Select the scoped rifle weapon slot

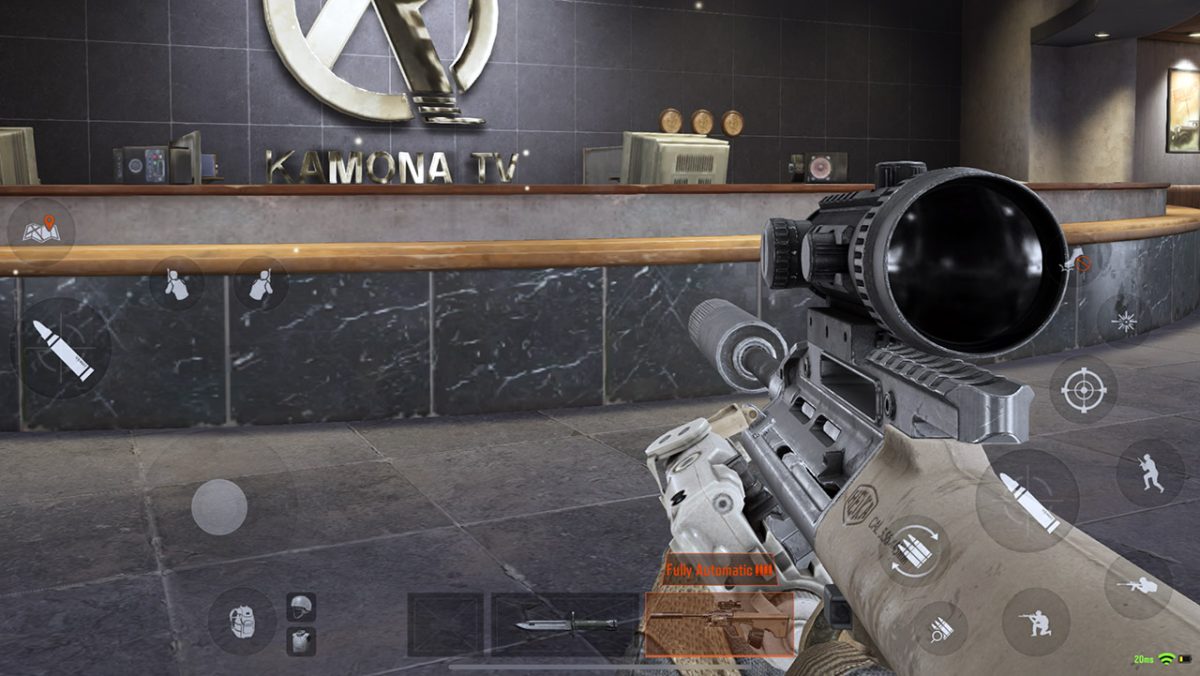pos(719,624)
